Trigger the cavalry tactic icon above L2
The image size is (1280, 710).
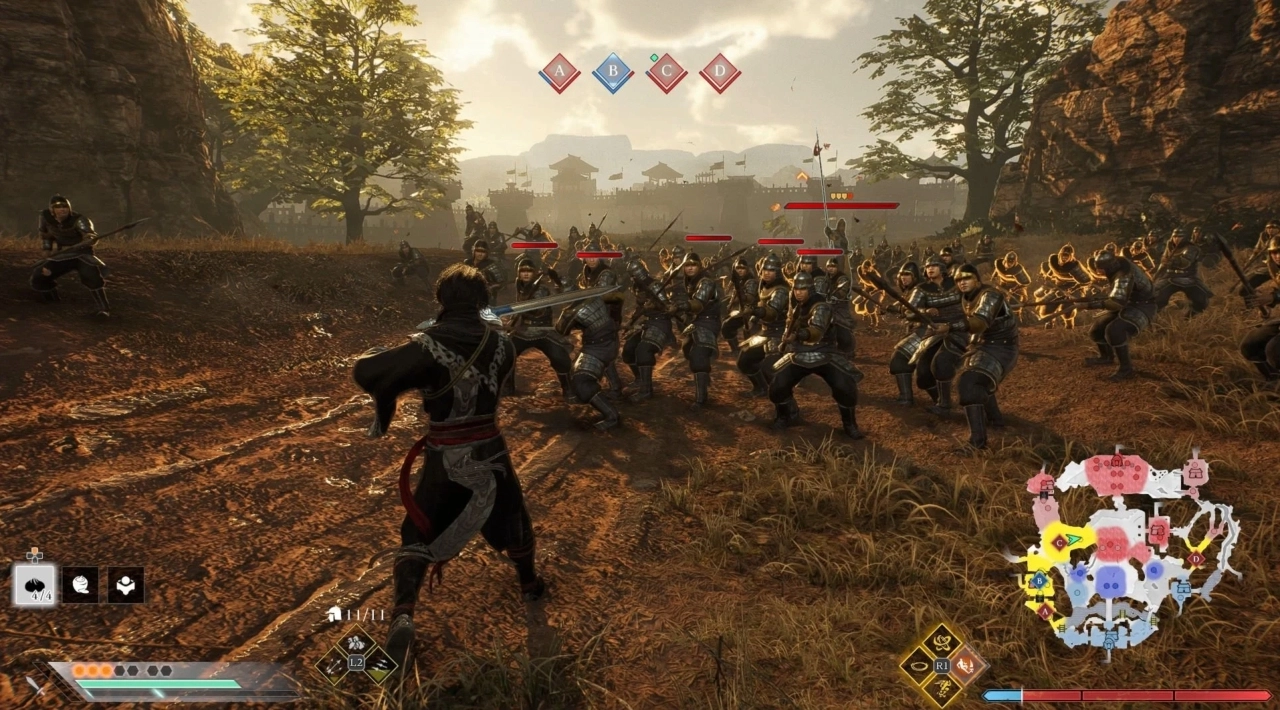(356, 643)
